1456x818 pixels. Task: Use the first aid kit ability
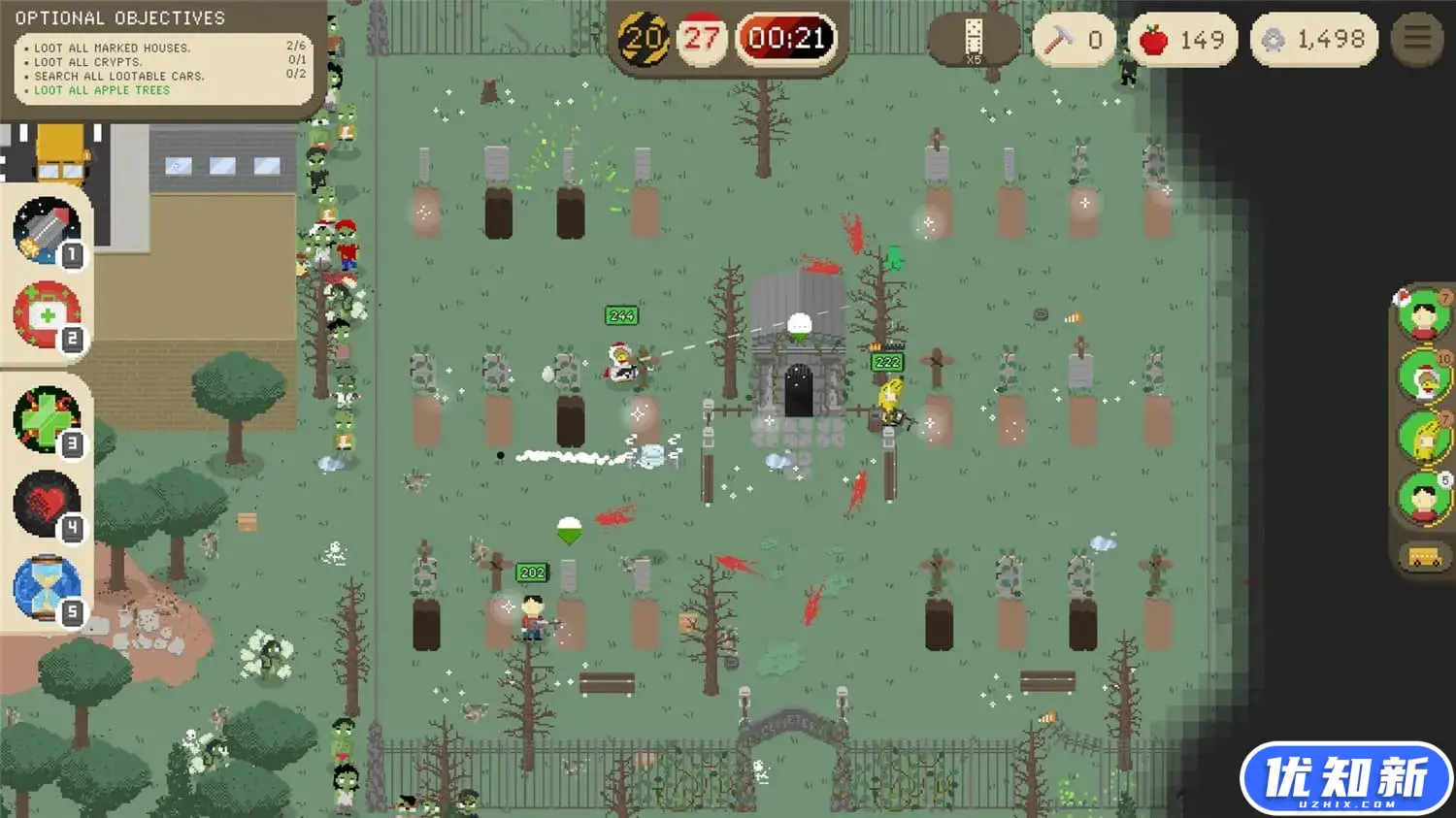pyautogui.click(x=46, y=314)
